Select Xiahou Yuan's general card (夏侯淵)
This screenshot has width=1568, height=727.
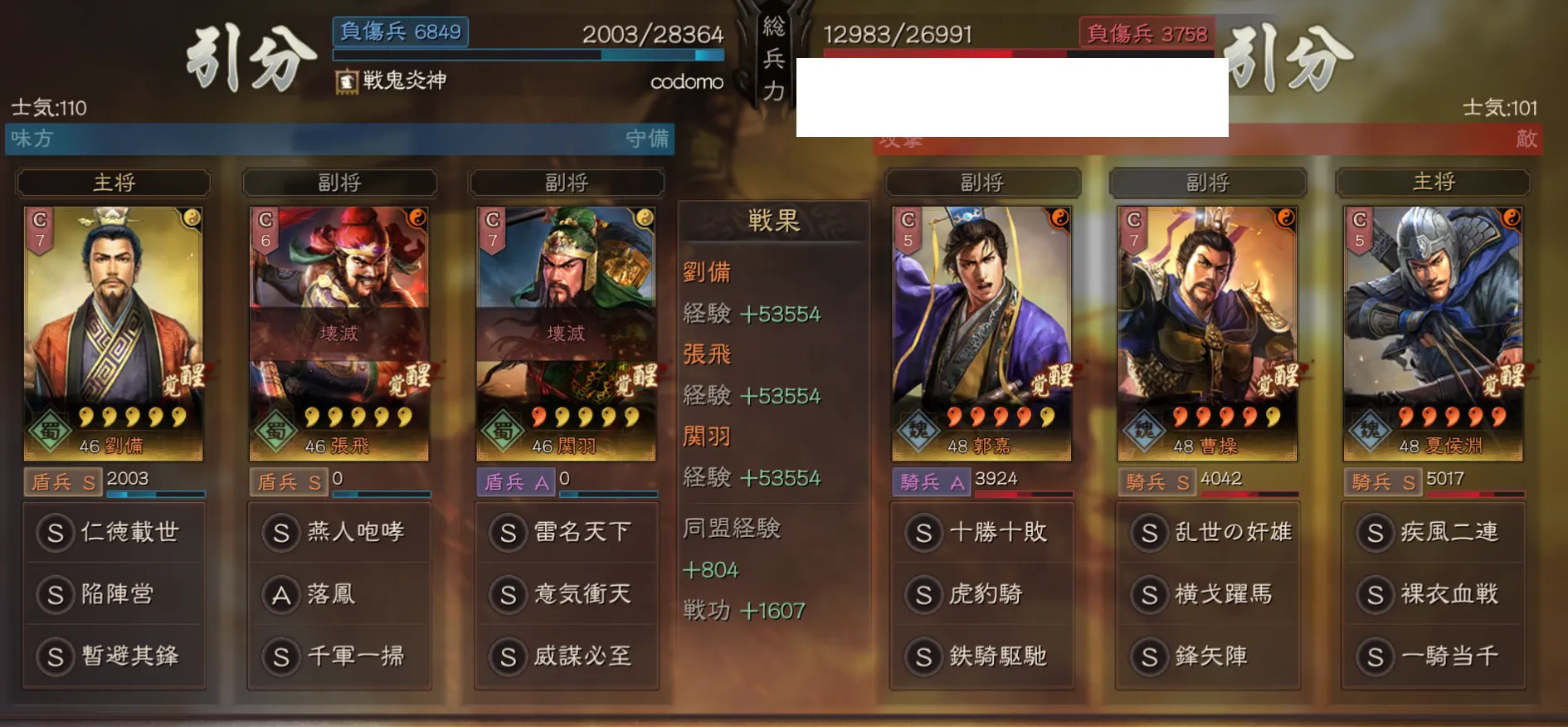1433,332
